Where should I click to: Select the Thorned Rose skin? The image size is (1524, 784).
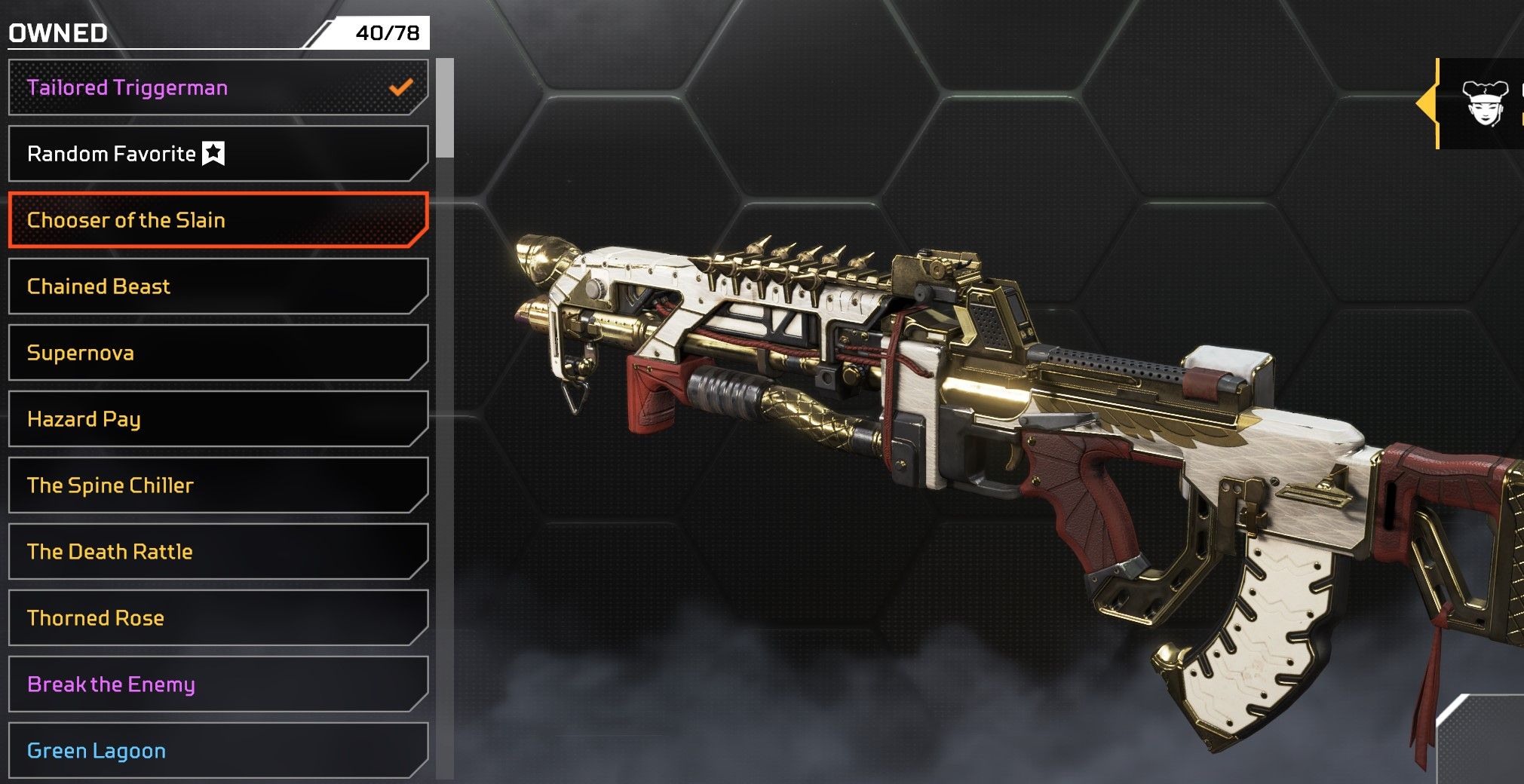coord(217,618)
